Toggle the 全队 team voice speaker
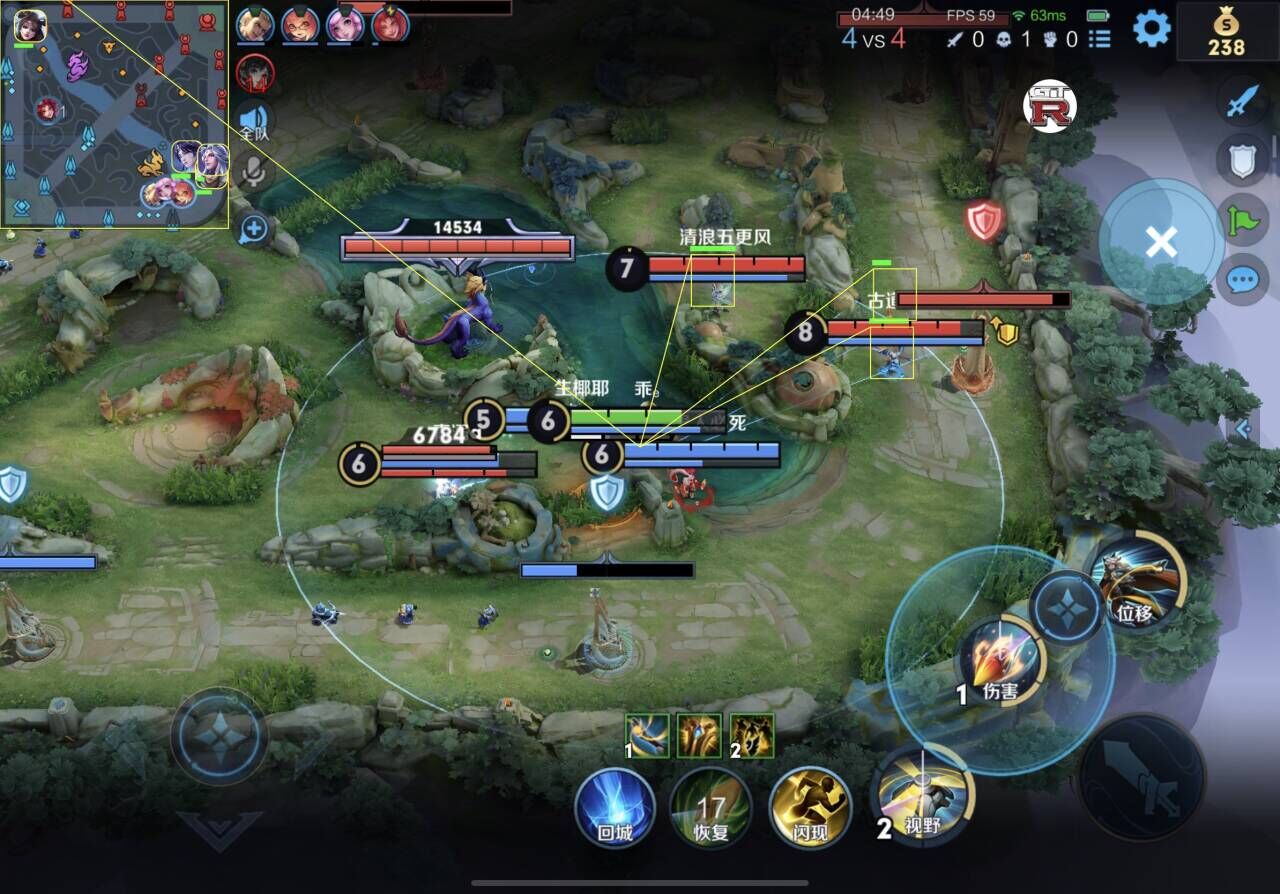 click(x=255, y=120)
